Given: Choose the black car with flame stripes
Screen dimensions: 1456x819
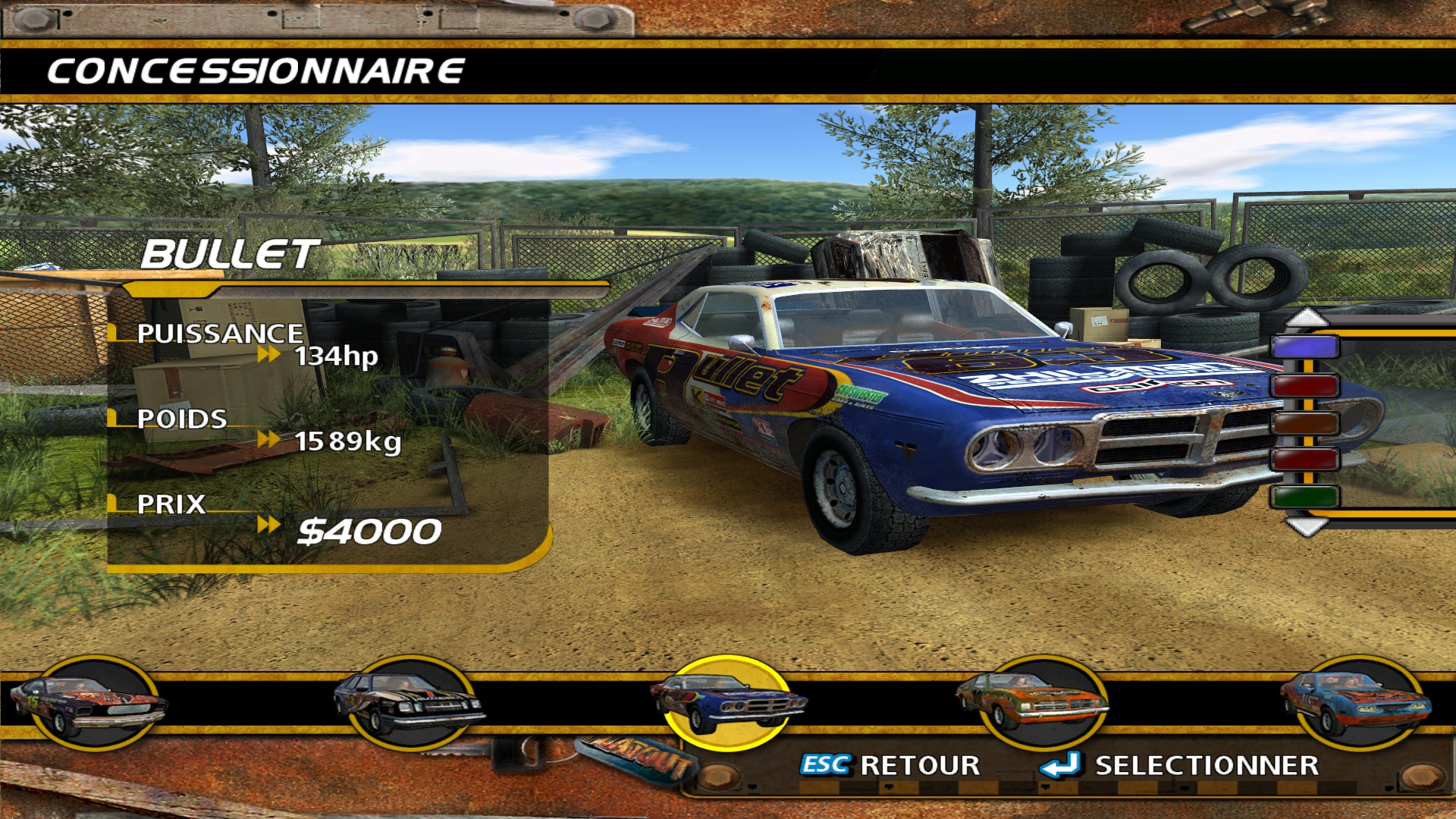Looking at the screenshot, I should point(409,703).
